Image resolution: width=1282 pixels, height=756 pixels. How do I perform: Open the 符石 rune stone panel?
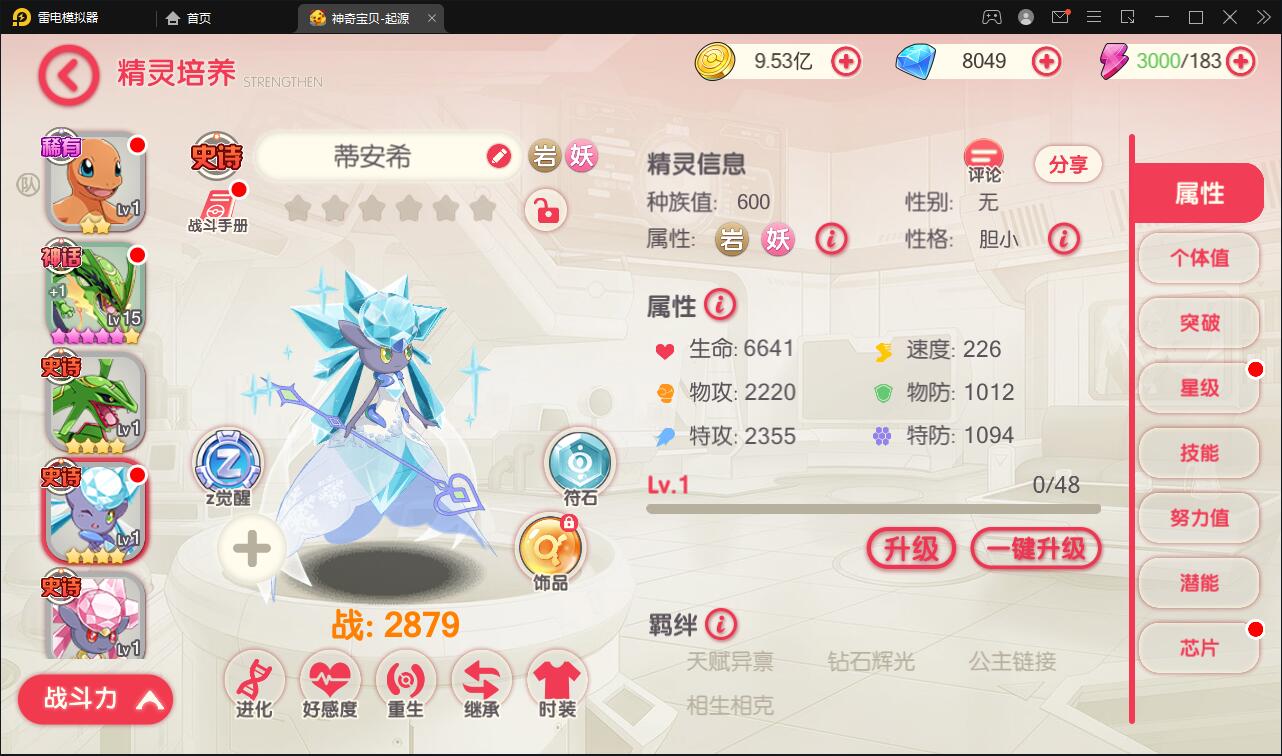(580, 463)
